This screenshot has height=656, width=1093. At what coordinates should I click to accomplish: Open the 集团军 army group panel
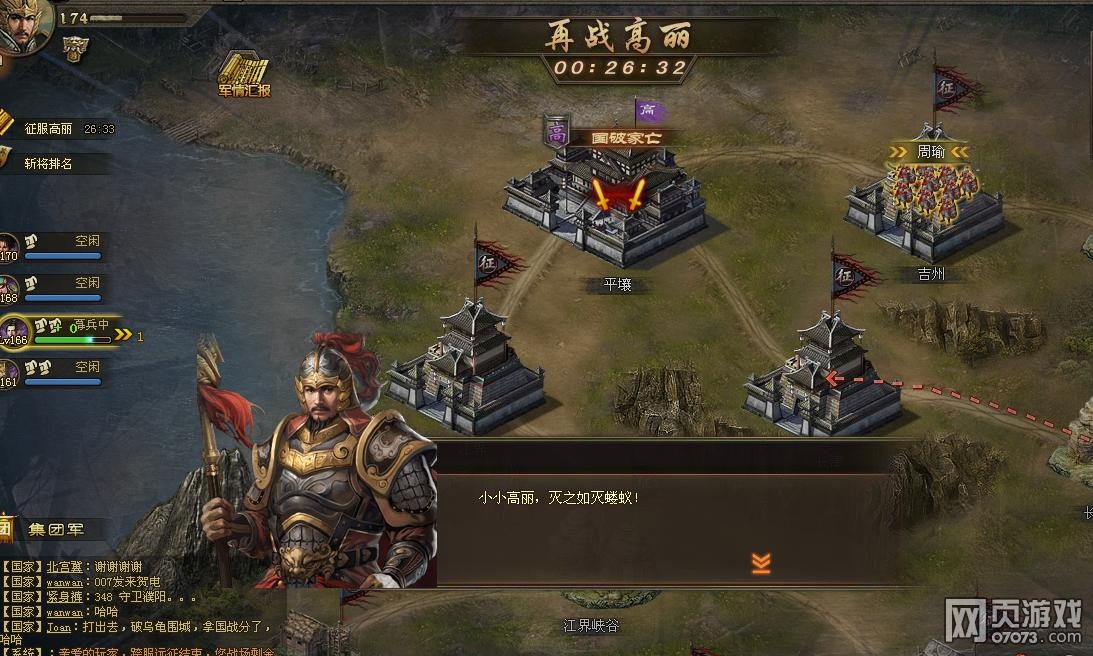pyautogui.click(x=56, y=529)
